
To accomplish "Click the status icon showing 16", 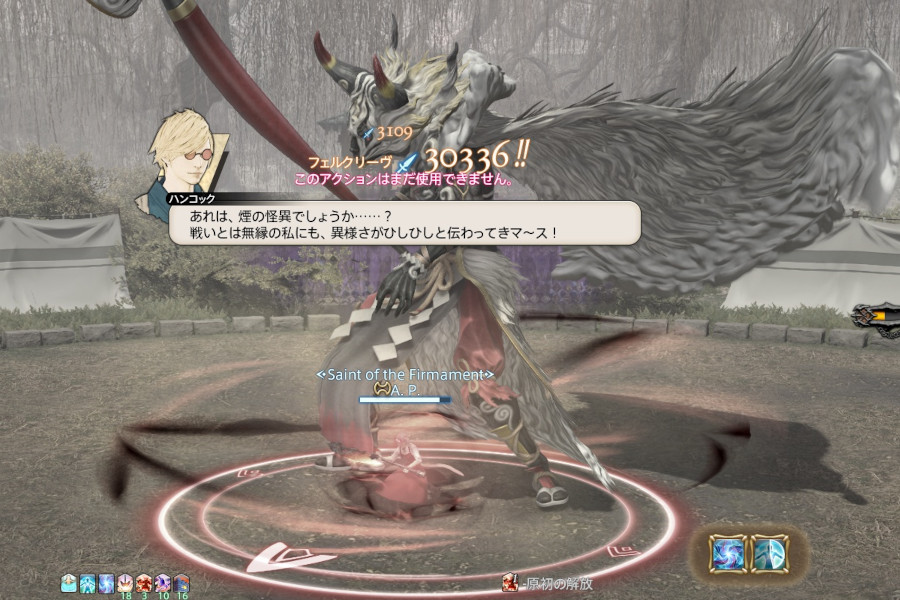I will 181,582.
